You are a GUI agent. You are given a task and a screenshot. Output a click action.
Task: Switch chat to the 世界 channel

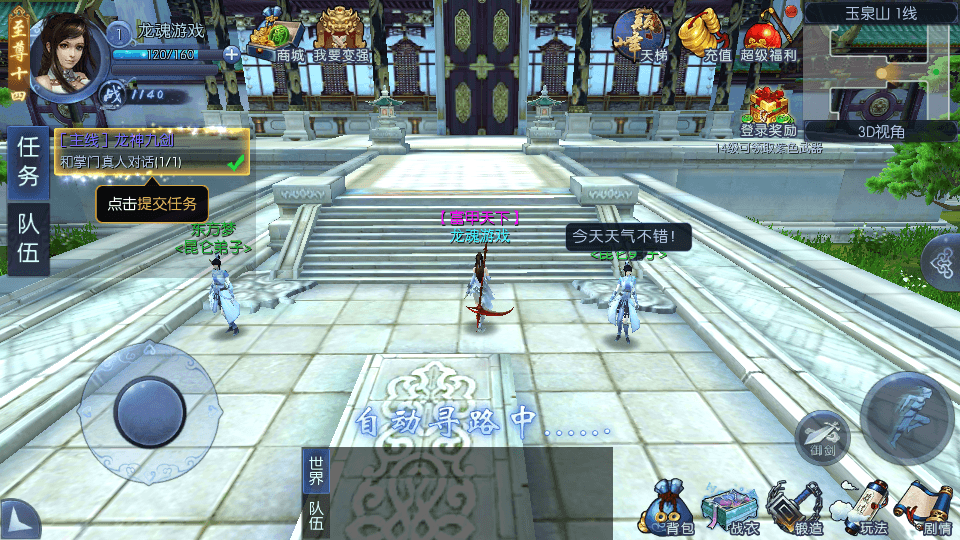click(x=316, y=470)
